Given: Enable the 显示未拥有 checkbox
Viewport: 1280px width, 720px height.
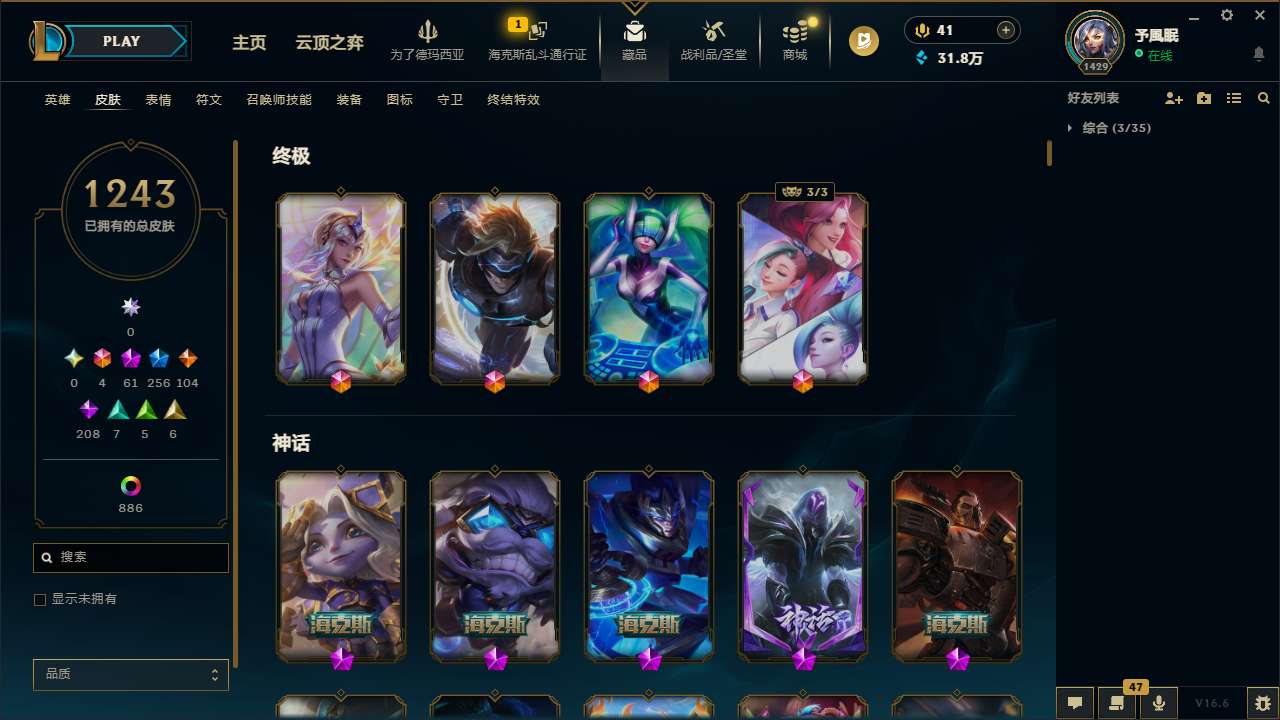Looking at the screenshot, I should click(x=40, y=599).
